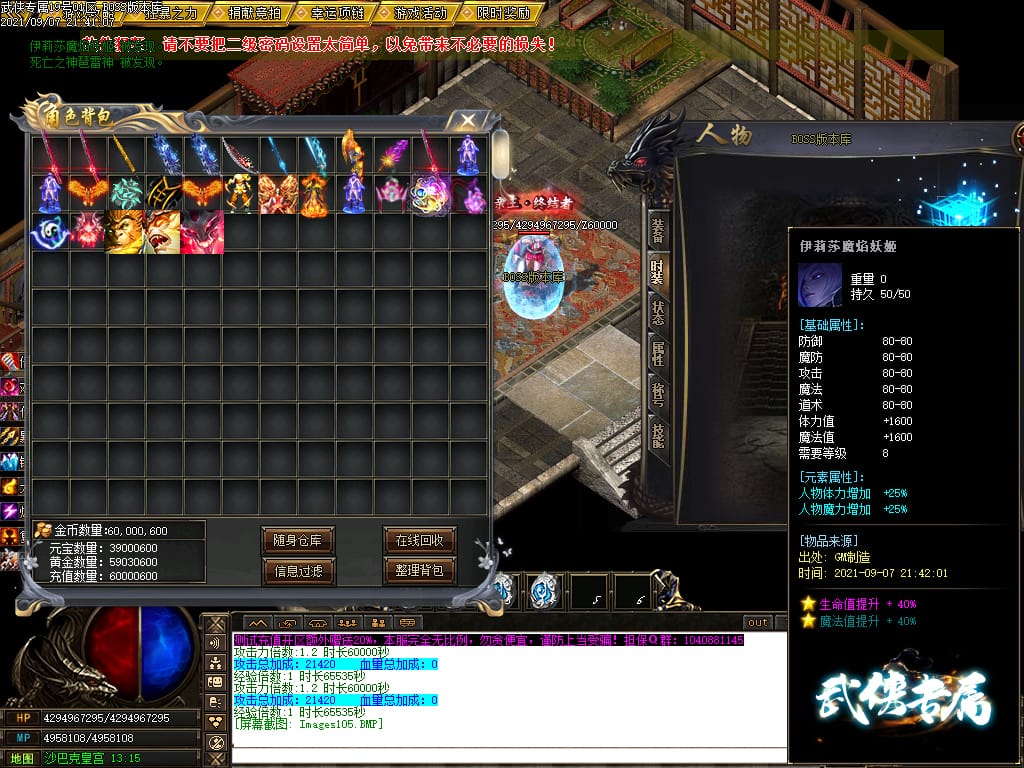The width and height of the screenshot is (1024, 768).
Task: Select the golden monkey king face item
Action: pos(126,232)
